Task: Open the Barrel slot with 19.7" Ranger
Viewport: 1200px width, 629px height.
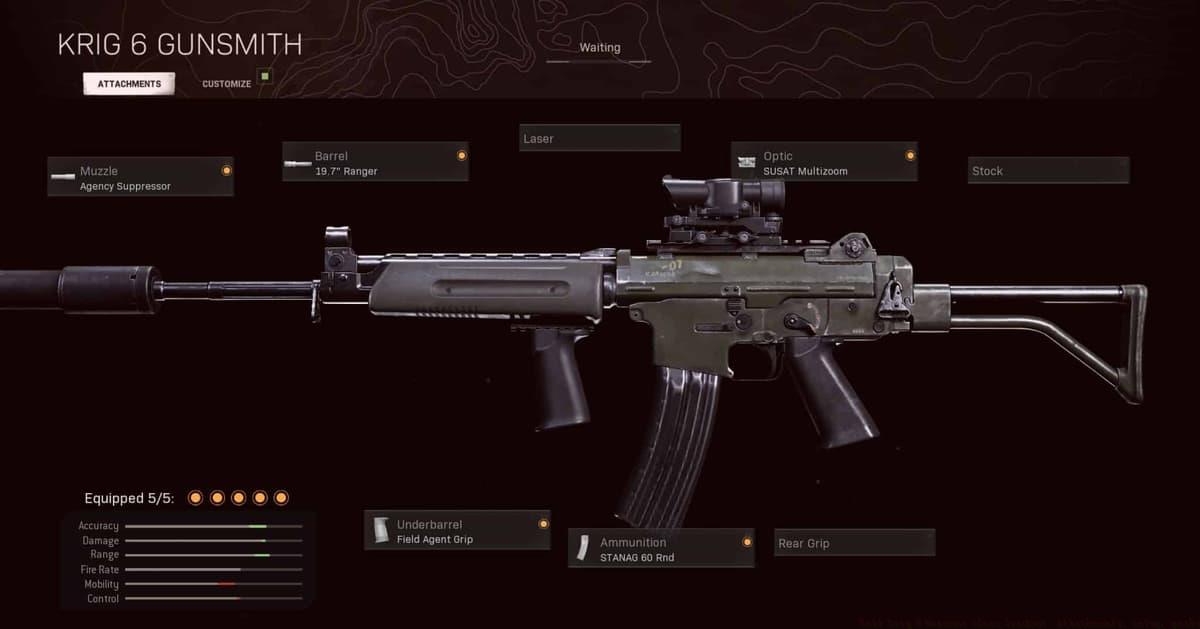Action: click(x=375, y=163)
